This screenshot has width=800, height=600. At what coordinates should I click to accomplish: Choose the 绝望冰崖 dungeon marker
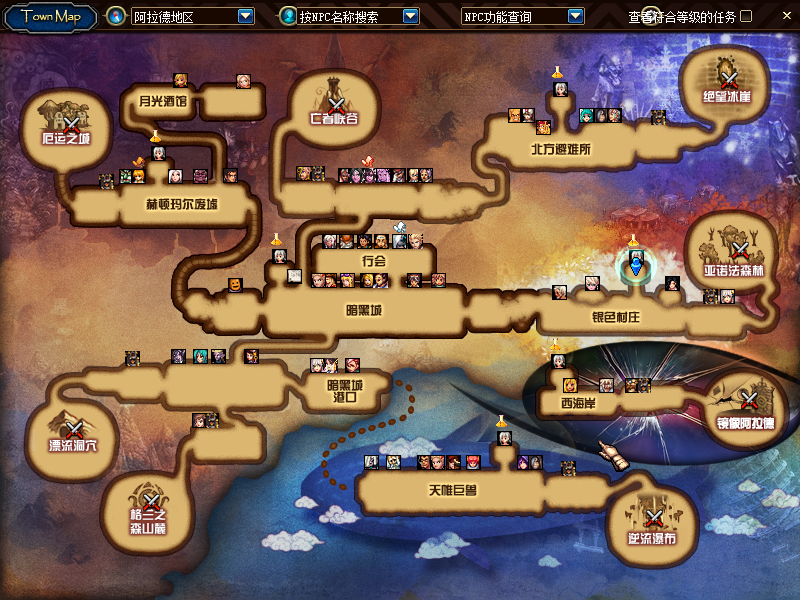728,77
